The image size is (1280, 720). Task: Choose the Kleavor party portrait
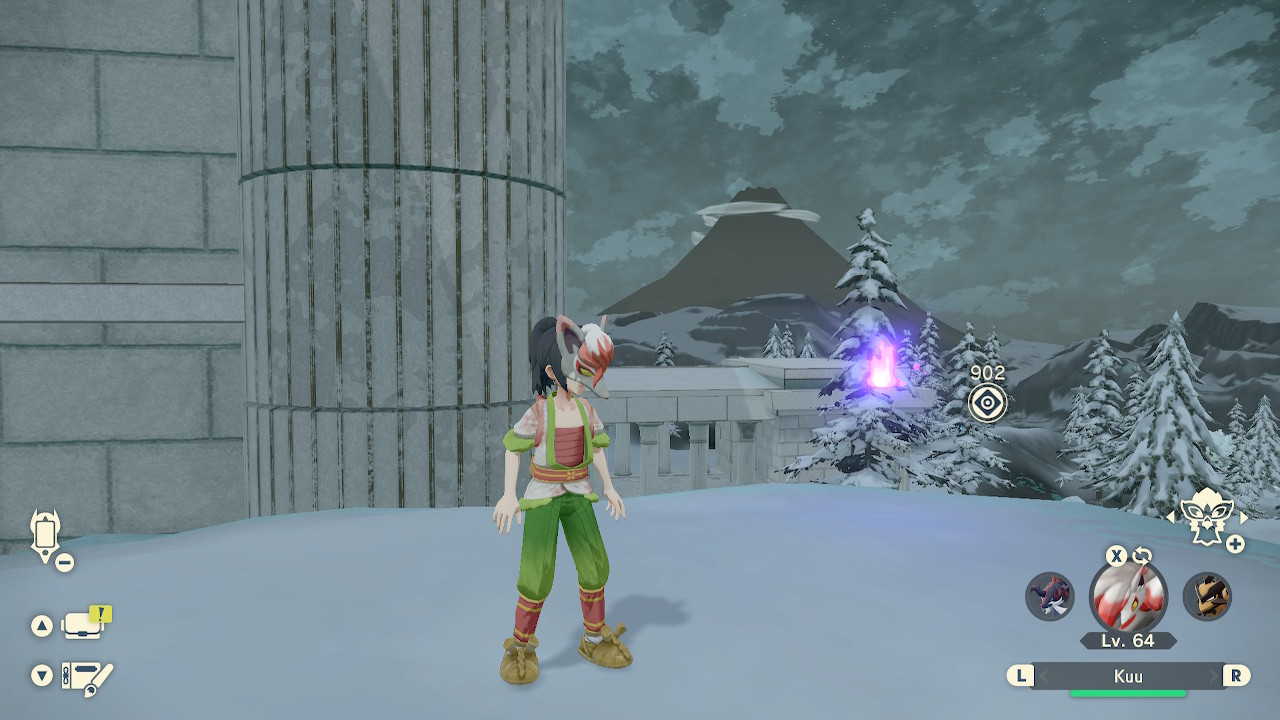pyautogui.click(x=1207, y=596)
